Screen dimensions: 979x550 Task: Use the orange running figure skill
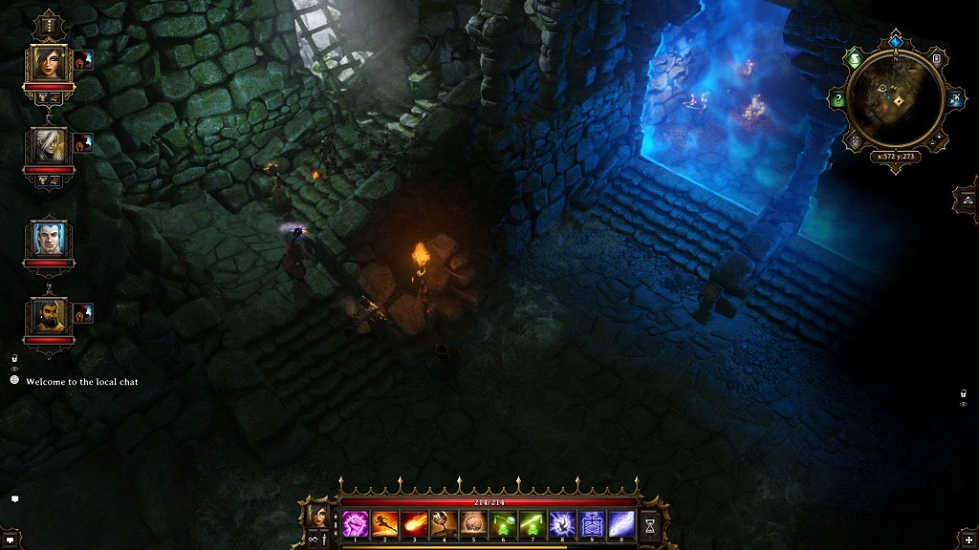click(x=385, y=524)
